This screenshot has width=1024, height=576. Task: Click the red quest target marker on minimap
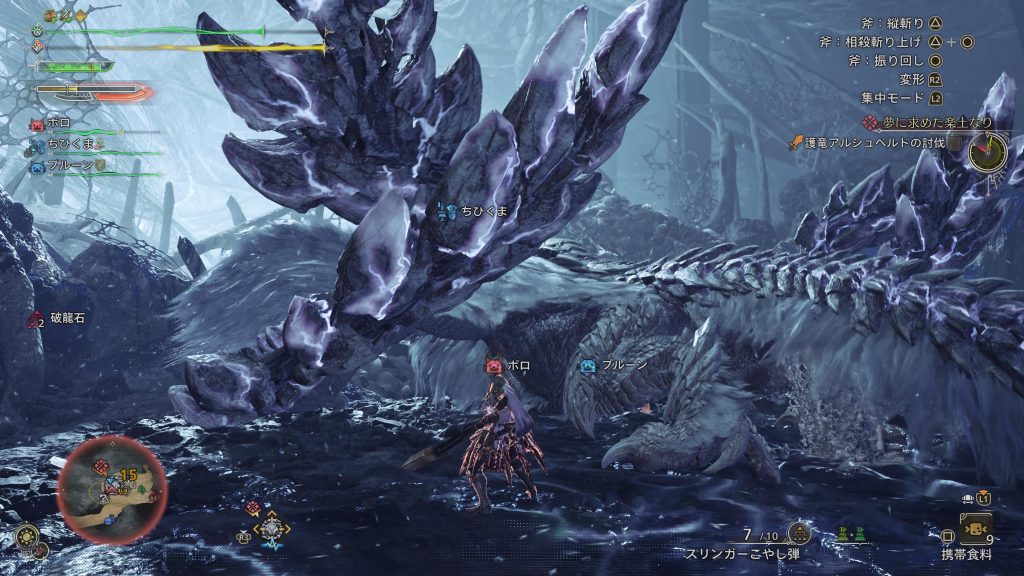(x=101, y=467)
